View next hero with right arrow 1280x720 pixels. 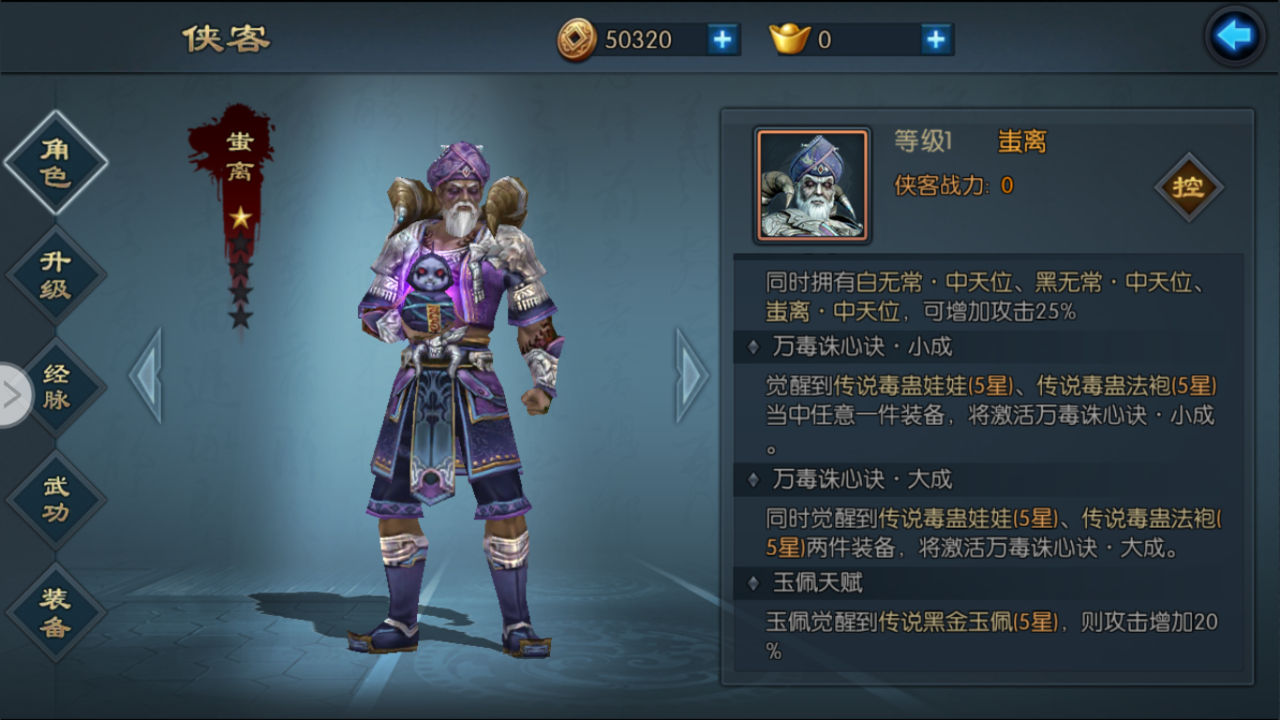point(691,375)
